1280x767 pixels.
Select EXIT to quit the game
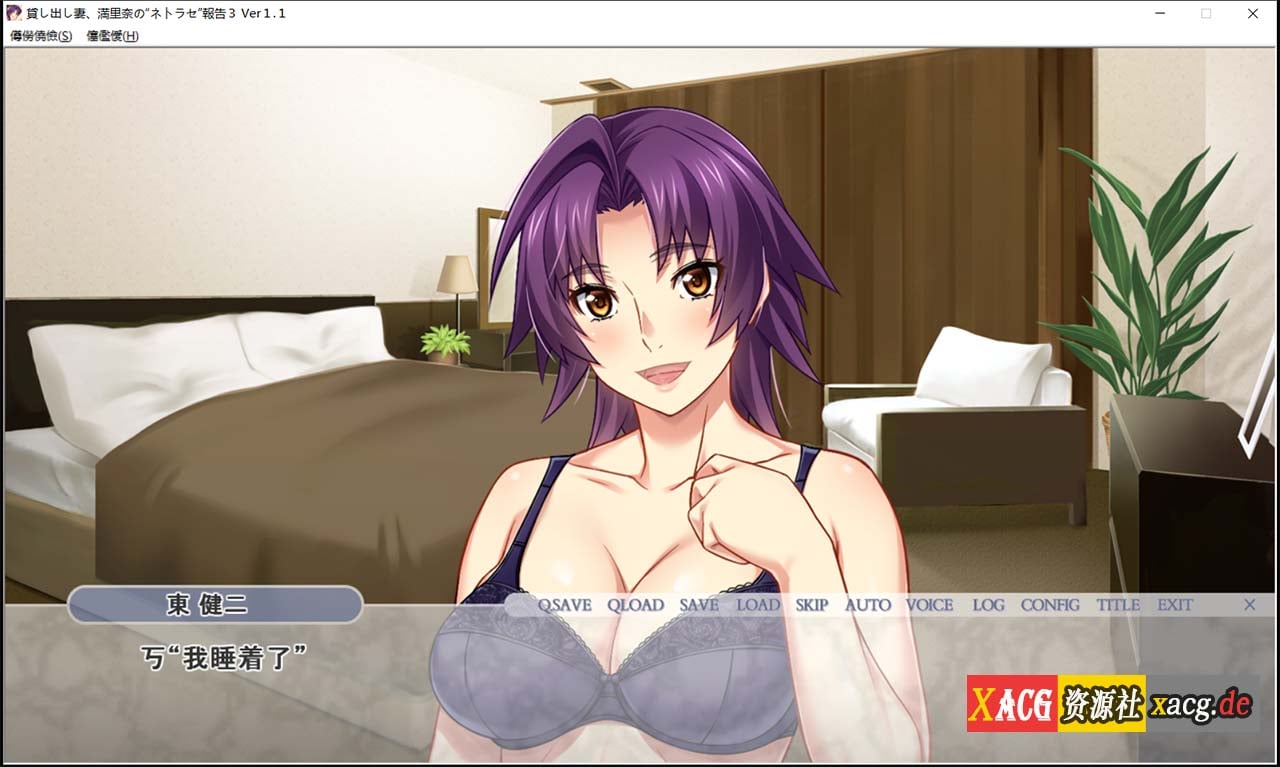(x=1175, y=605)
